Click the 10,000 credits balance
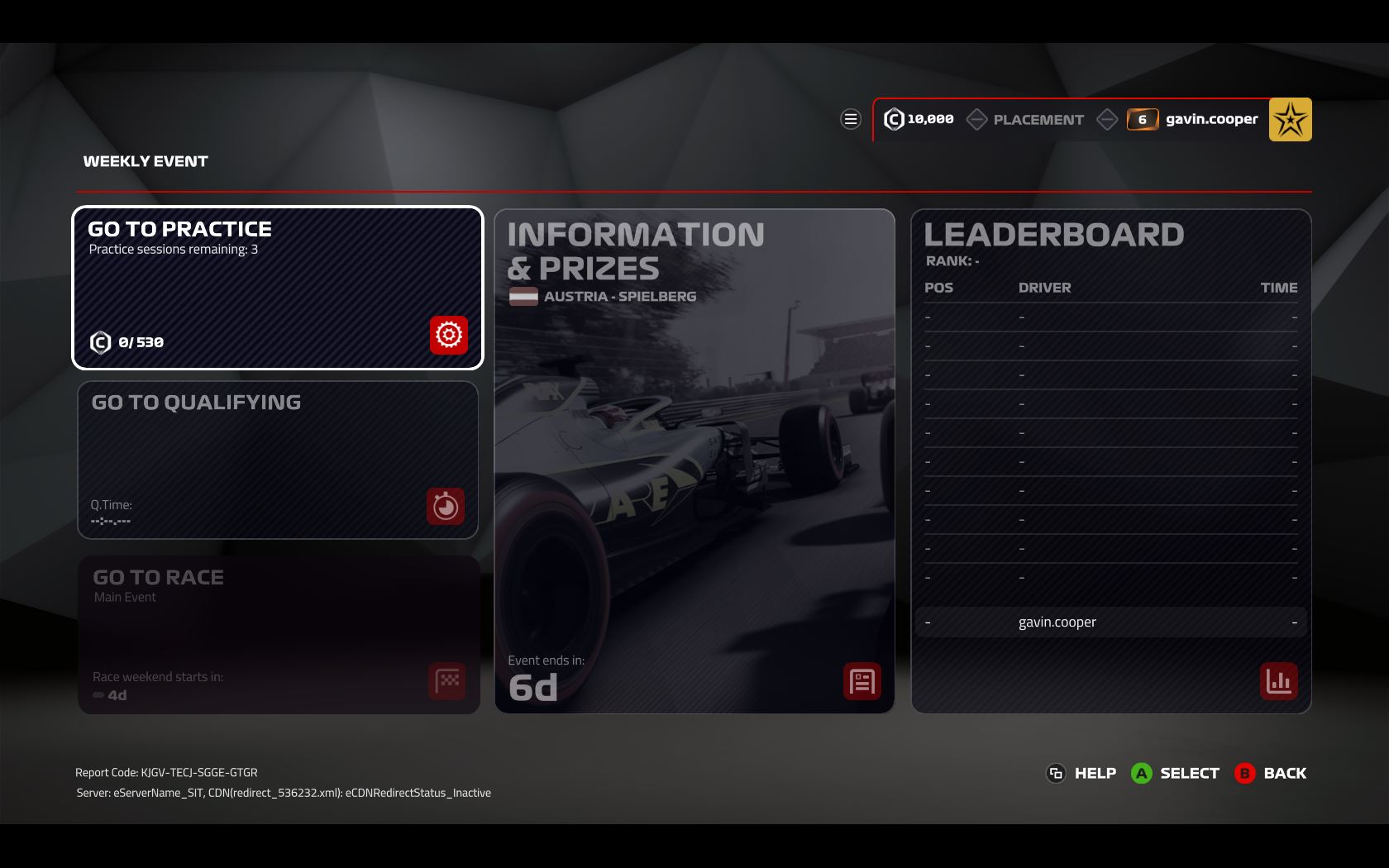This screenshot has width=1389, height=868. [x=919, y=120]
